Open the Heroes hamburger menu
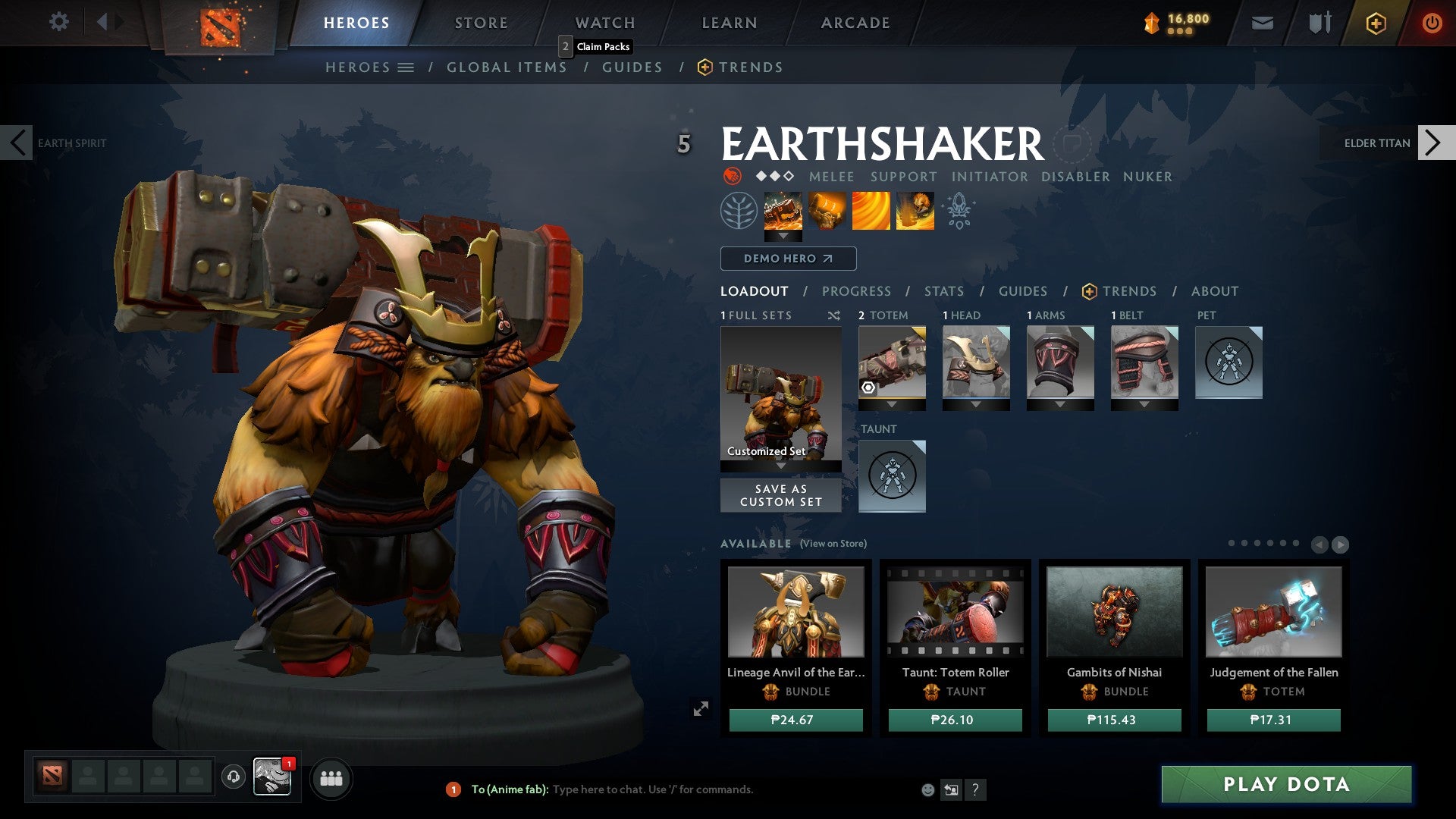Screen dimensions: 1456x819 click(405, 67)
